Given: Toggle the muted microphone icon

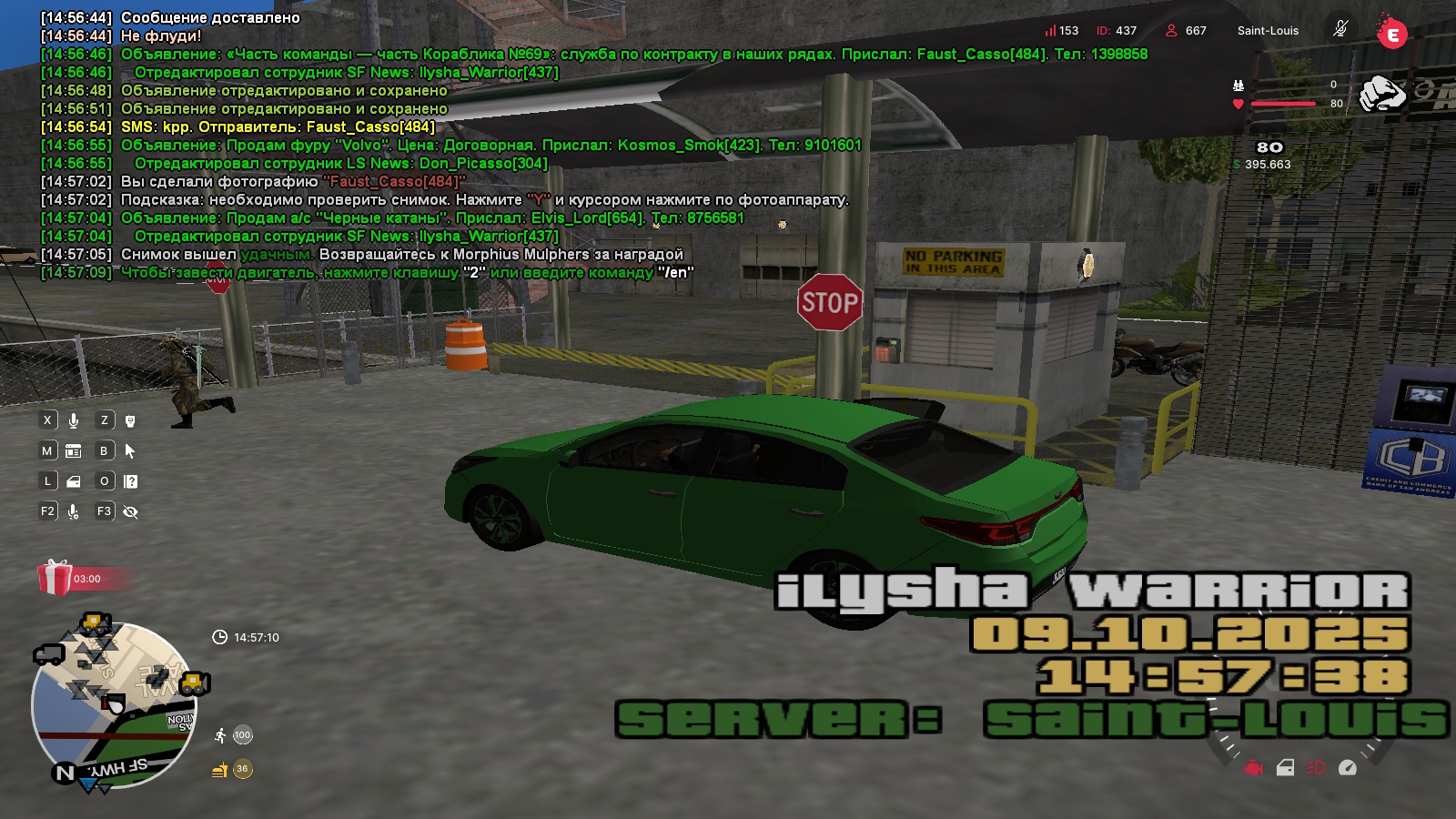Looking at the screenshot, I should tap(1340, 29).
